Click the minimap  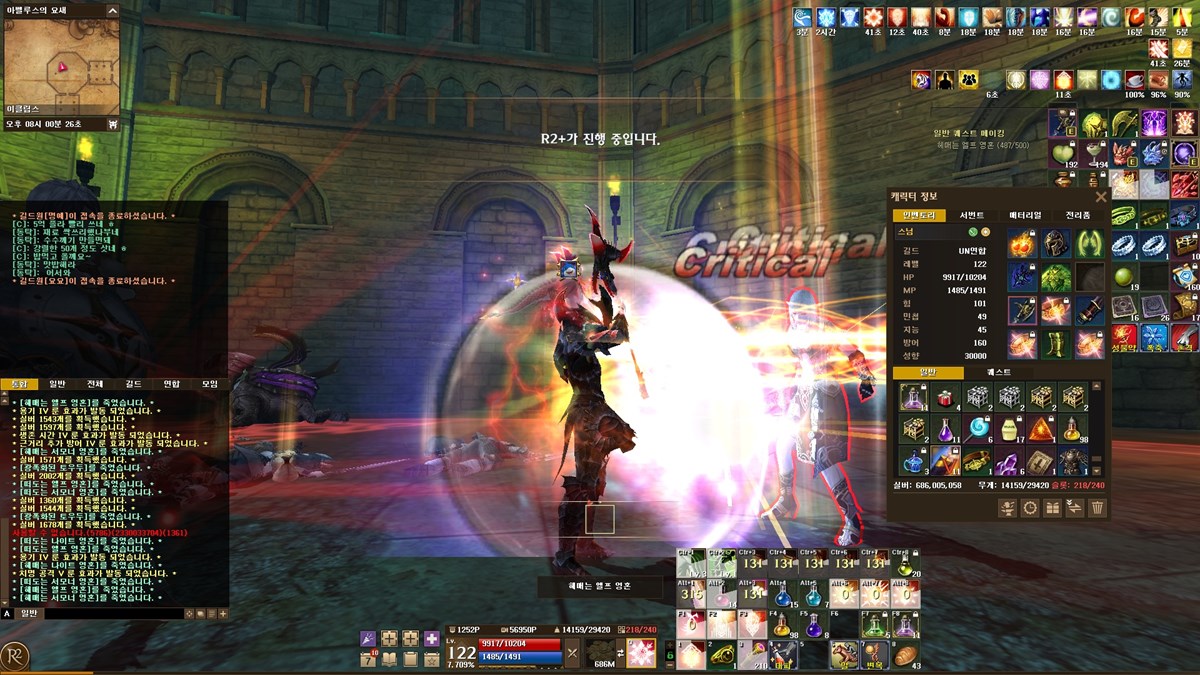61,68
